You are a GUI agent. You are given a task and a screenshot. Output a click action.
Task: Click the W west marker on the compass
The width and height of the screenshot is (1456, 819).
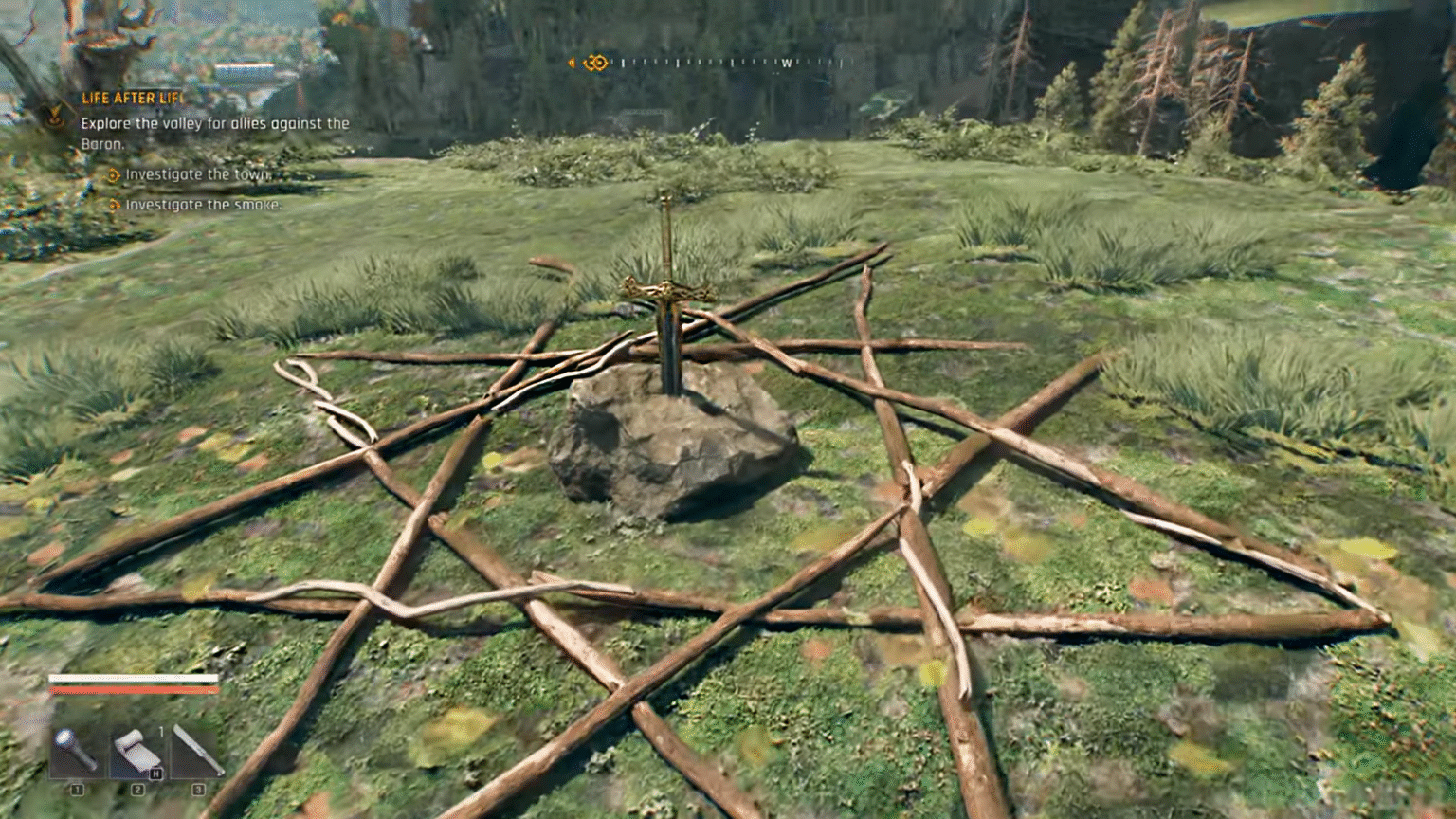pyautogui.click(x=787, y=63)
